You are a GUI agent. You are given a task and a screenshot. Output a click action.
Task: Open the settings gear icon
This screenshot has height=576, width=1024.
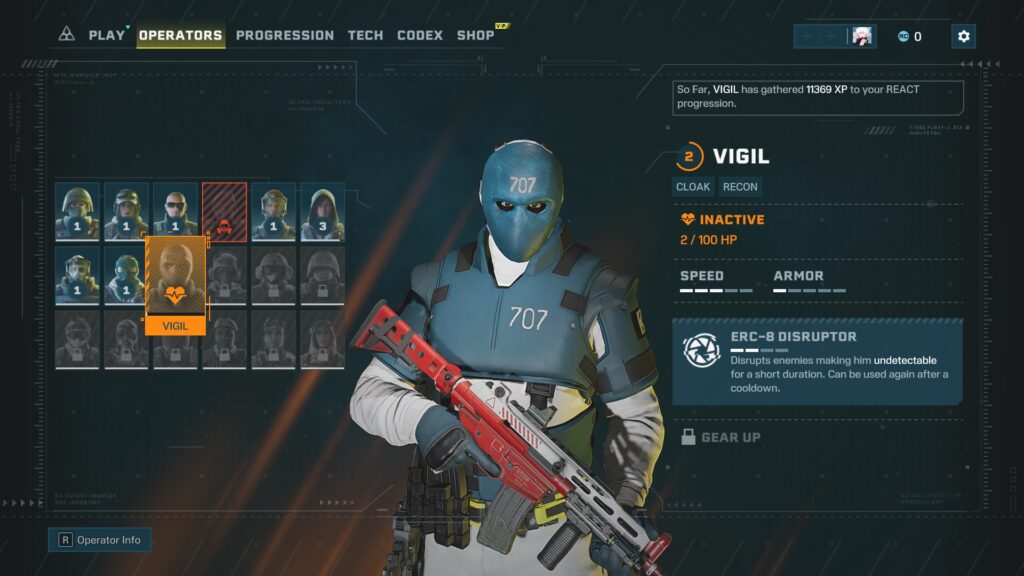click(964, 36)
